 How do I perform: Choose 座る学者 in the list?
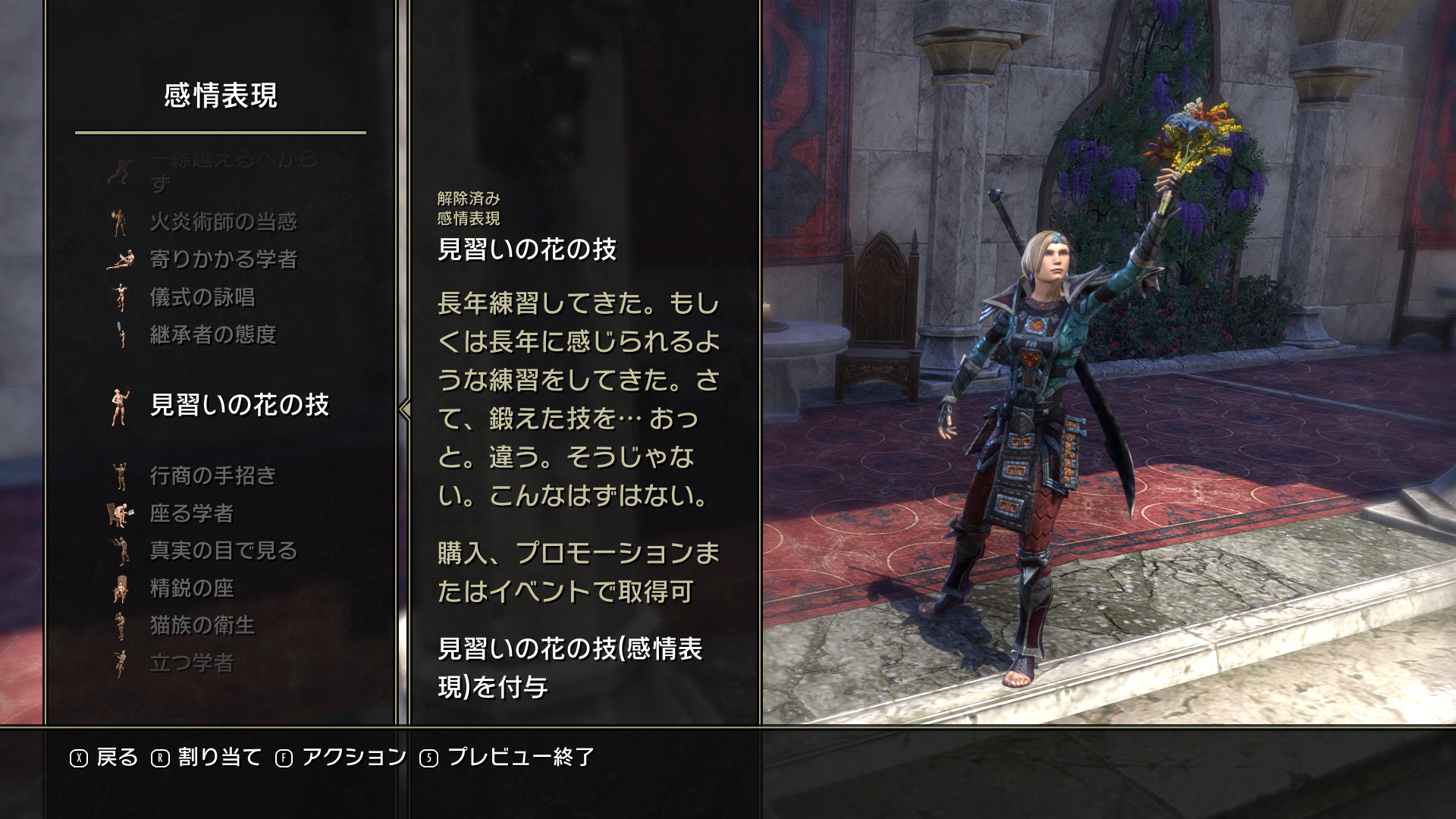click(x=192, y=513)
